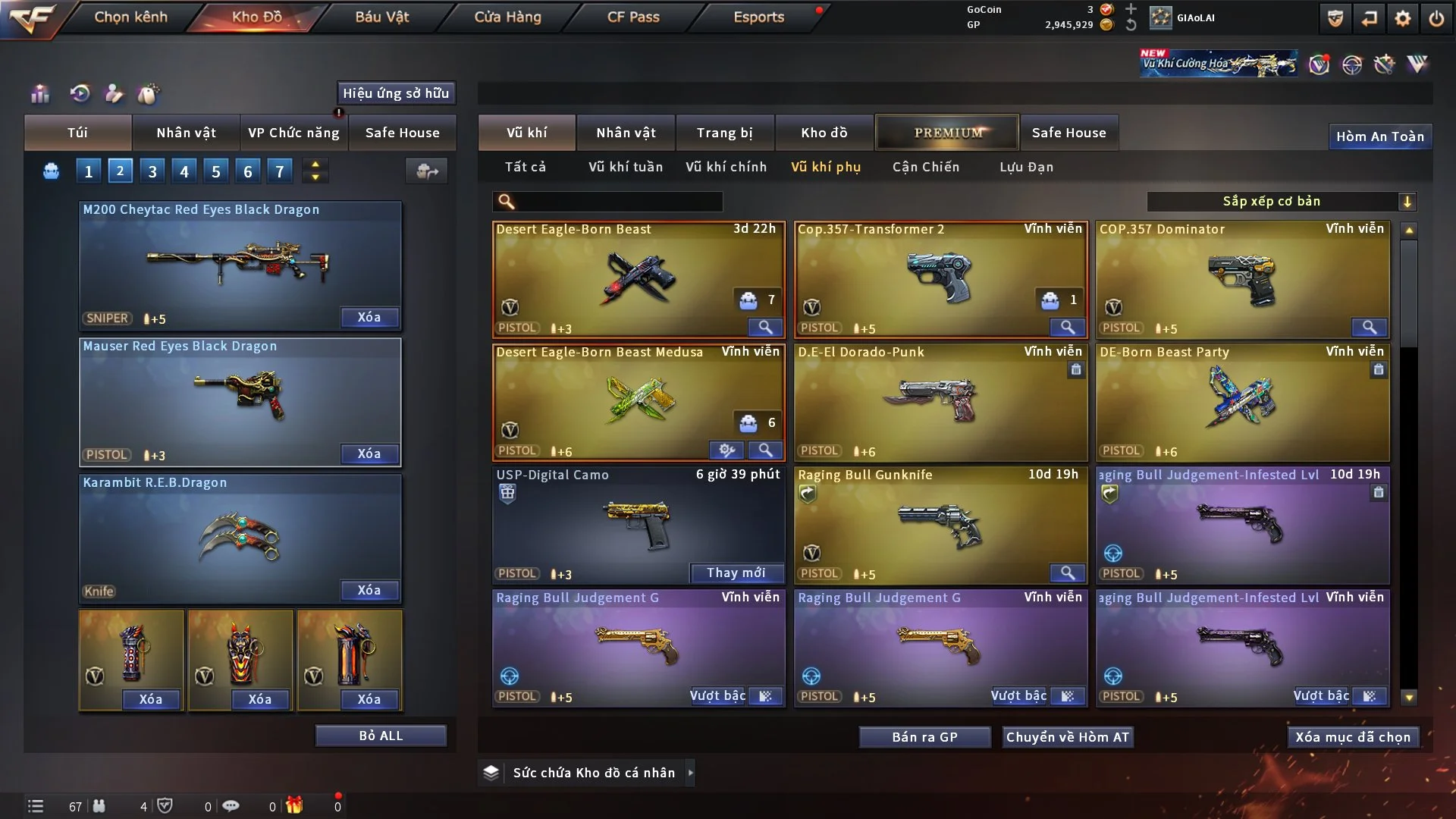This screenshot has width=1456, height=819.
Task: Click the Bỏ ALL button
Action: click(381, 736)
